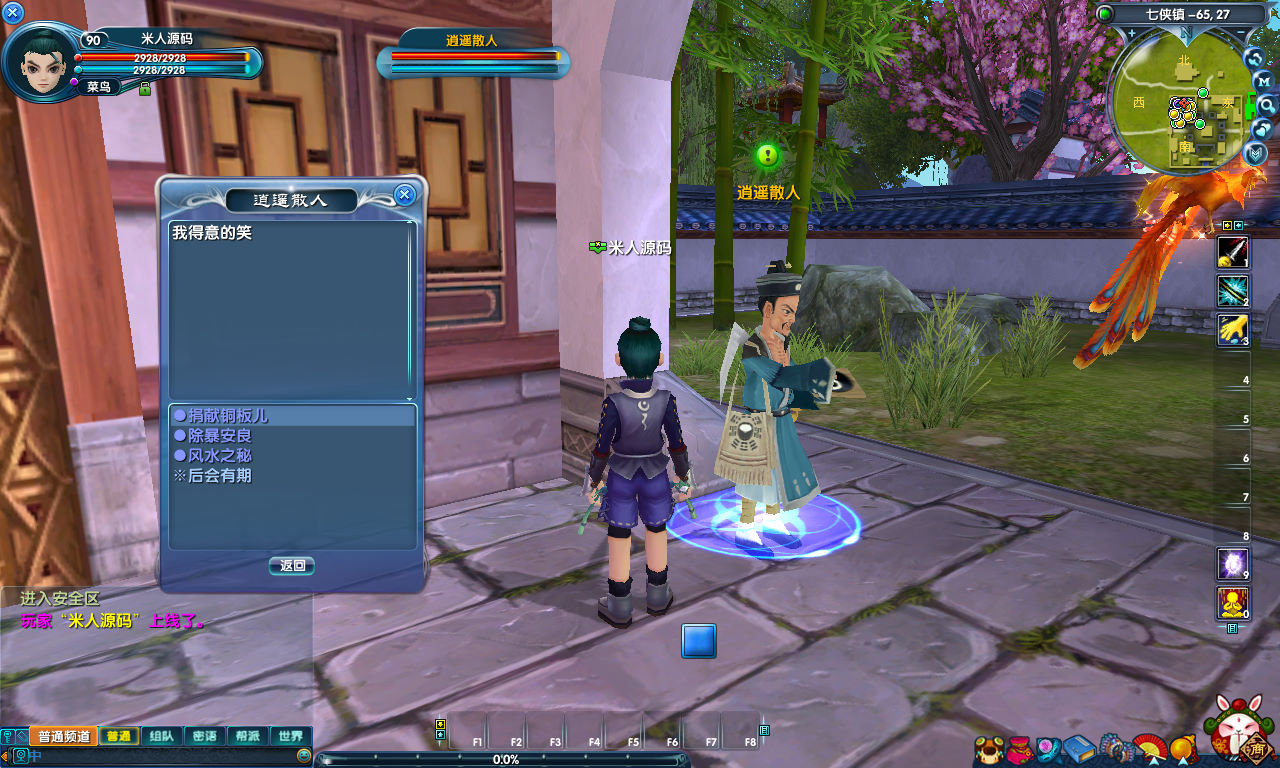
Task: Open the 密语 whisper chat tab
Action: 204,736
